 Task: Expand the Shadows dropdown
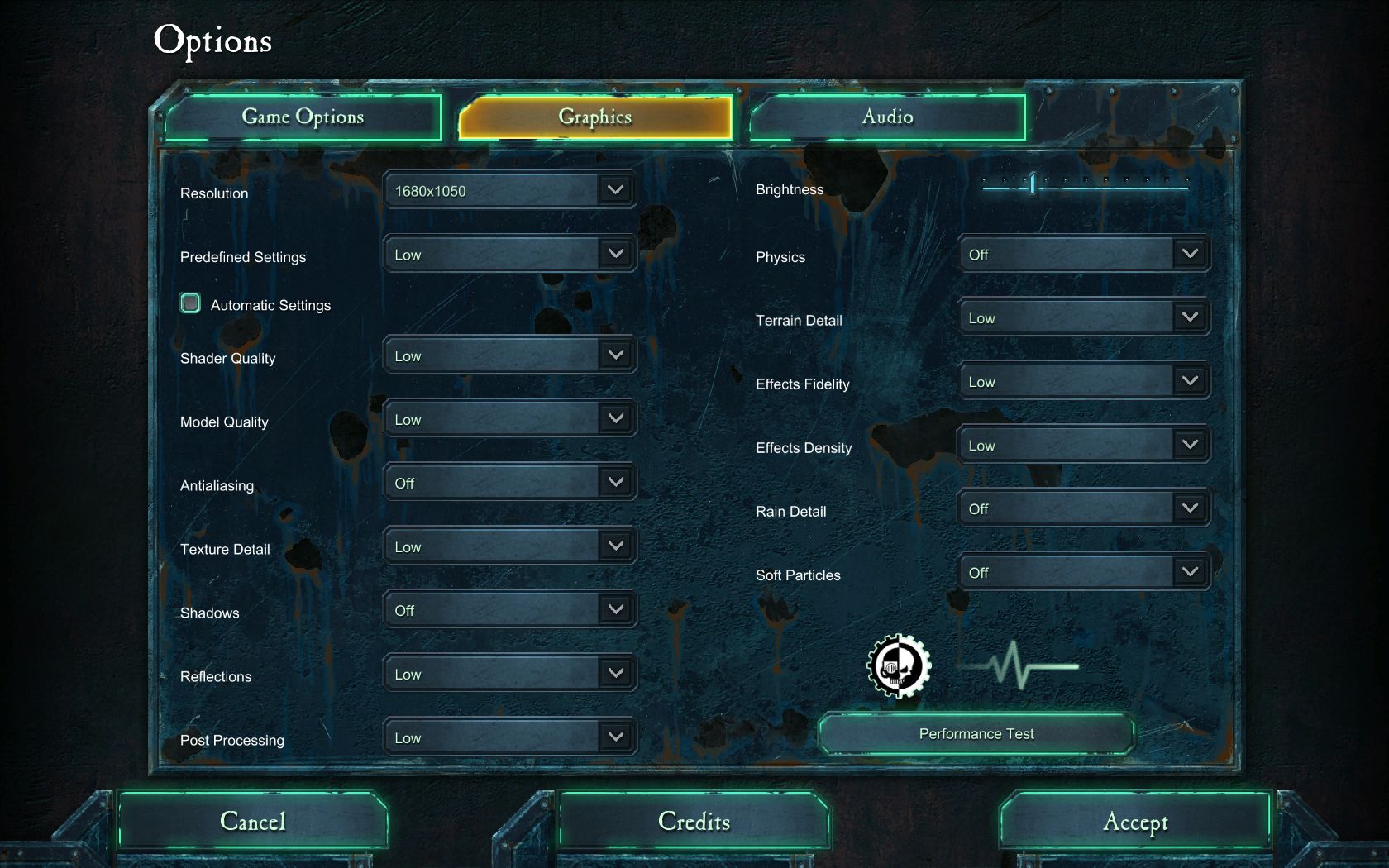click(x=509, y=610)
